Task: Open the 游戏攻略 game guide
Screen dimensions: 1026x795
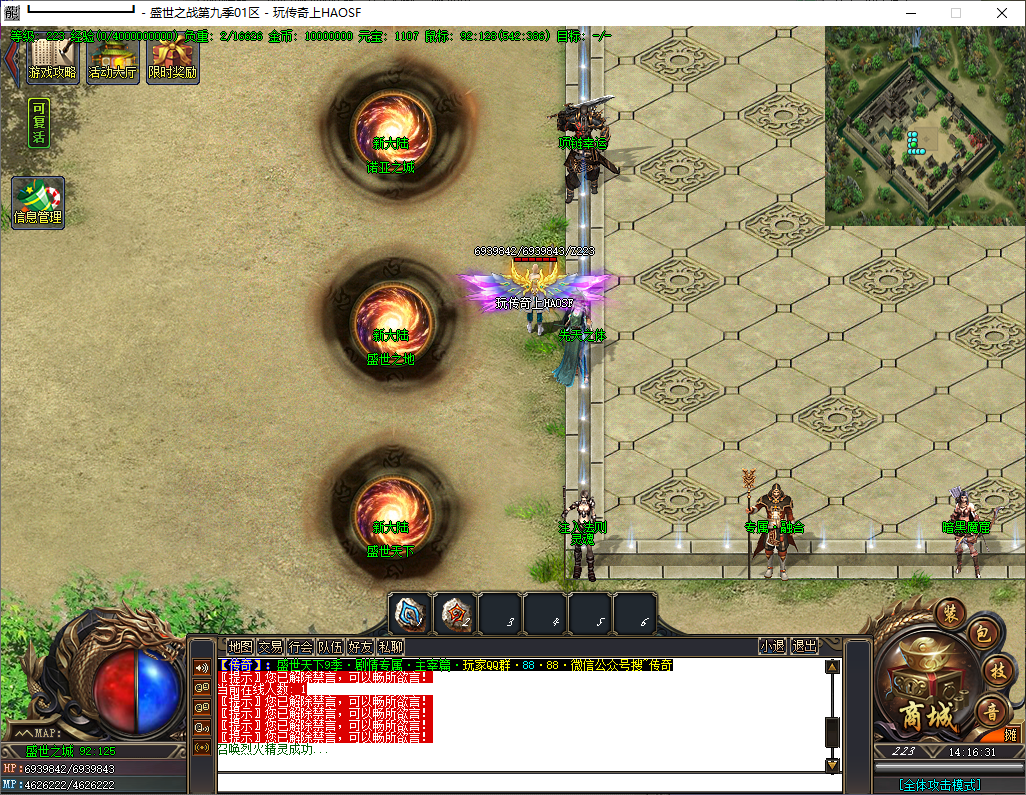Action: tap(53, 59)
